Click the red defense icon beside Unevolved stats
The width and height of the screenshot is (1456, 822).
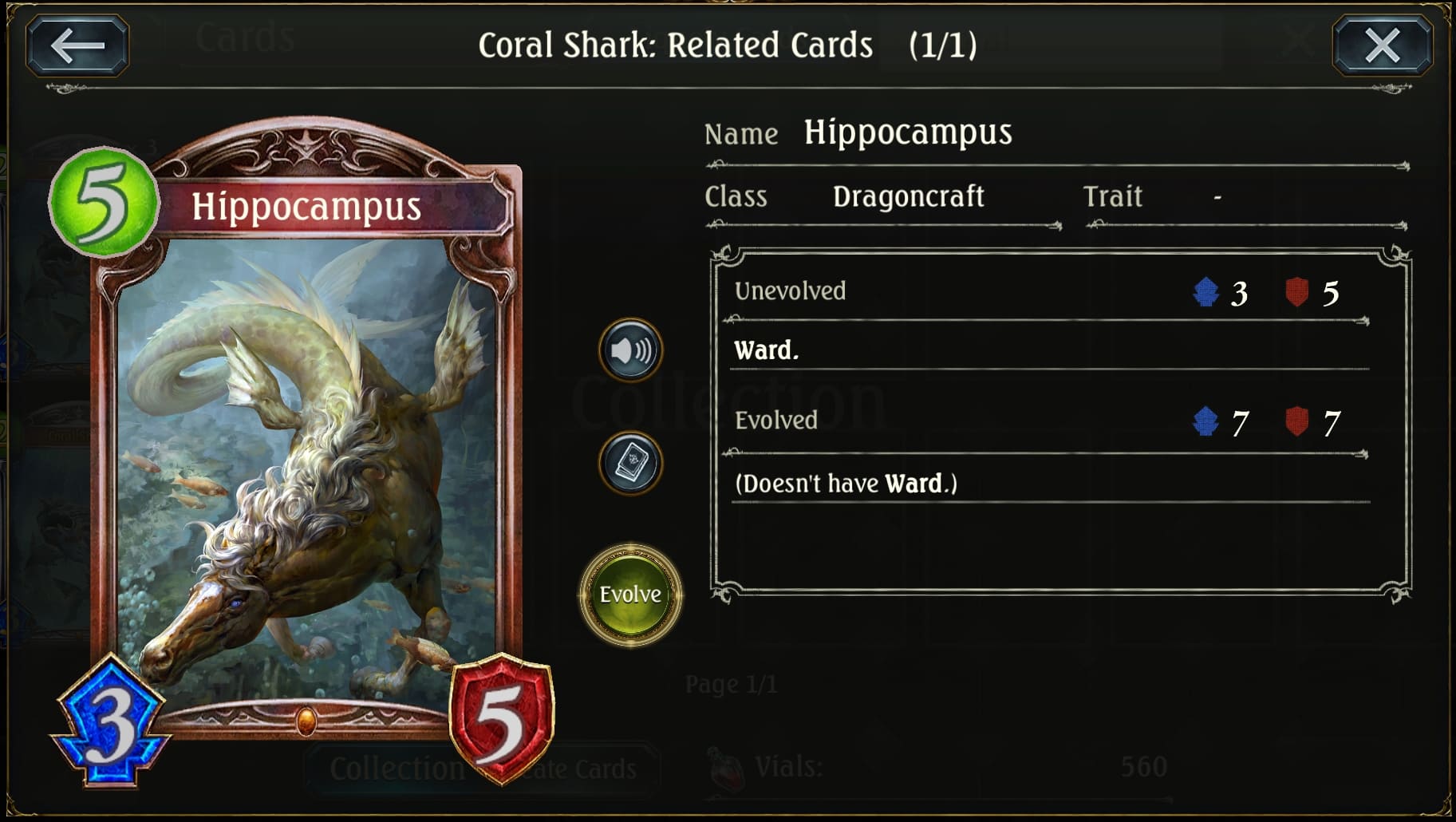pyautogui.click(x=1296, y=290)
